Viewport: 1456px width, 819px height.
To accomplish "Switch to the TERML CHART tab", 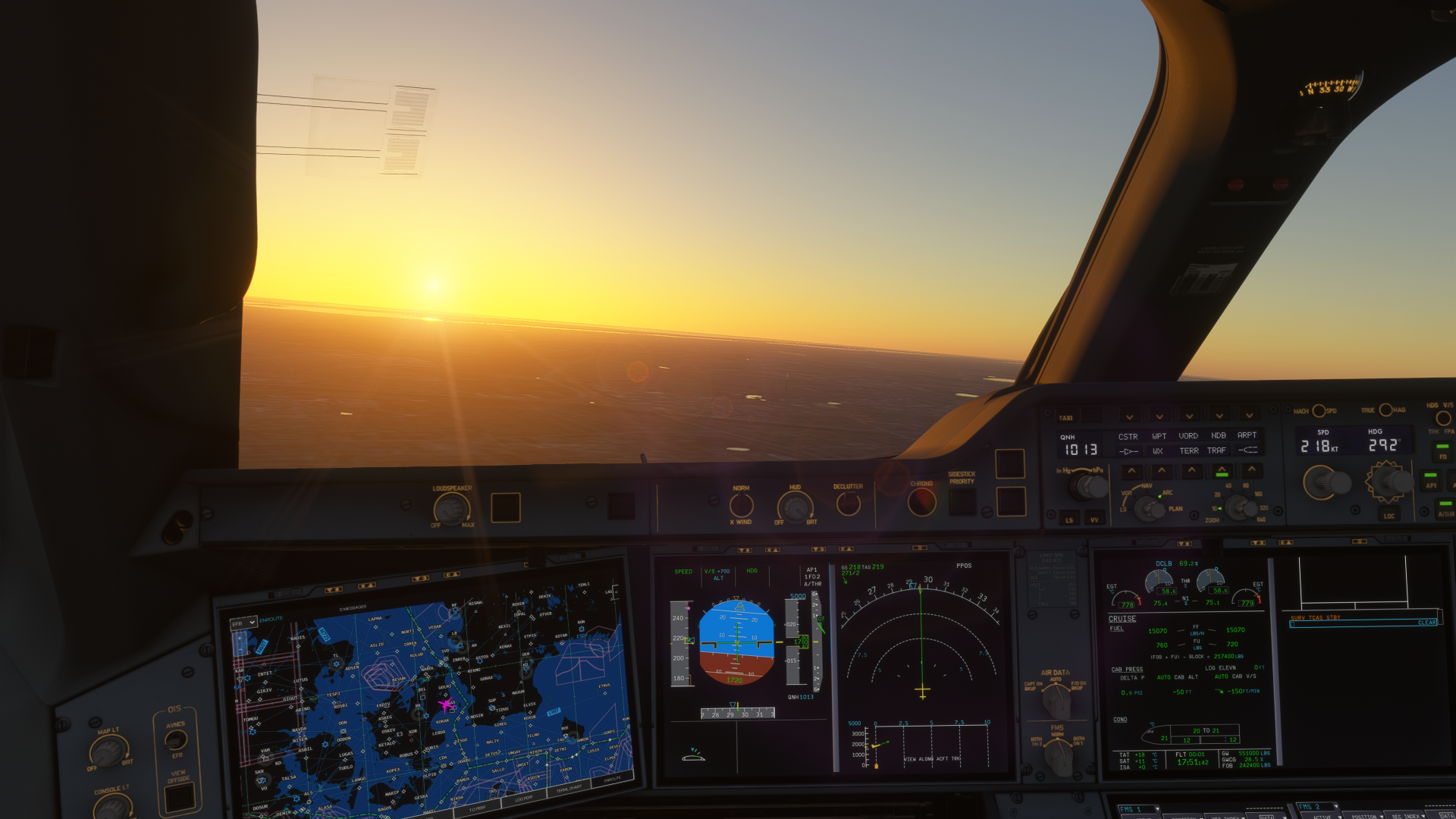I will 569,789.
